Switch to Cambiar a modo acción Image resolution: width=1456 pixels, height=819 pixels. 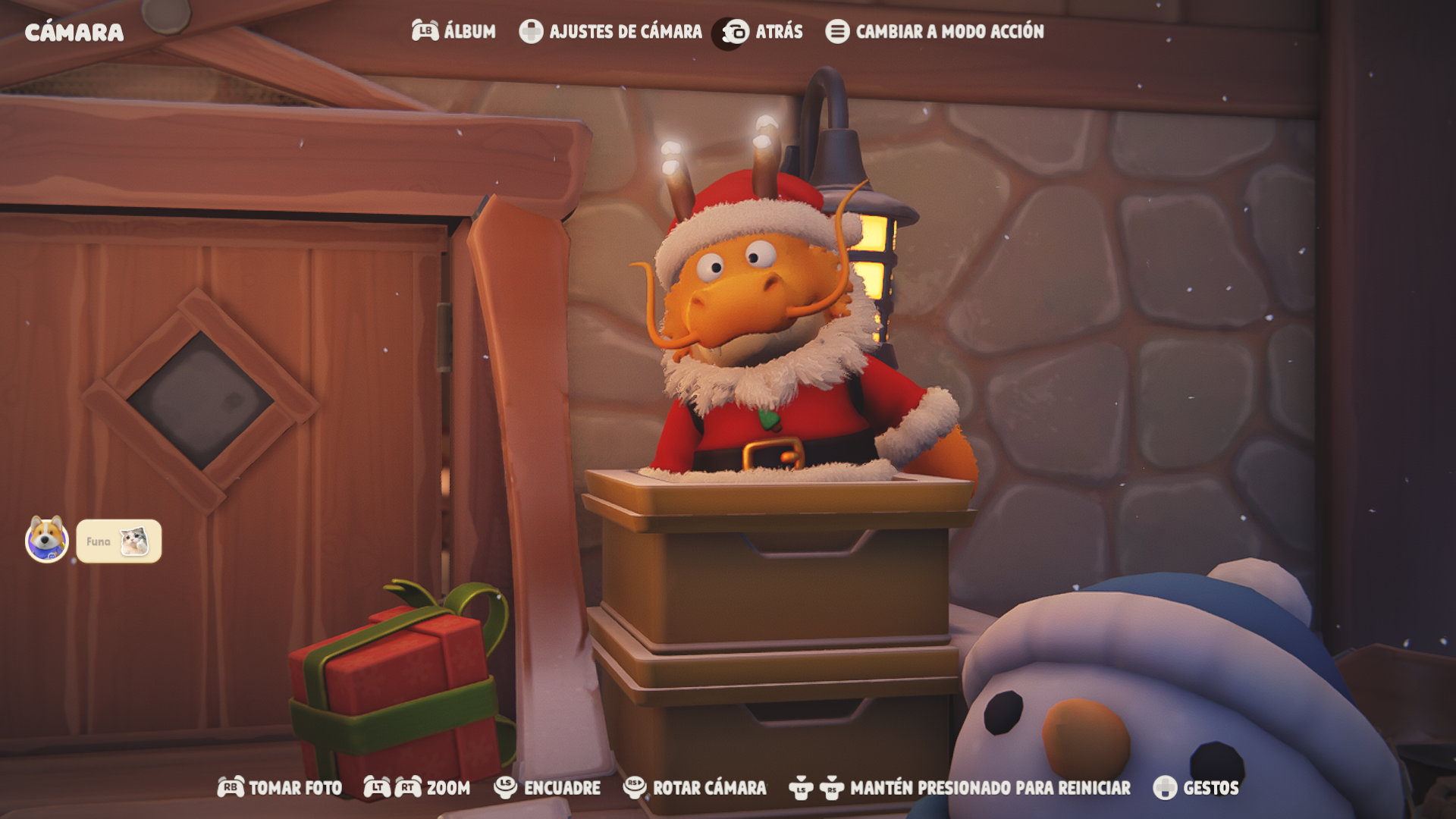click(x=934, y=31)
